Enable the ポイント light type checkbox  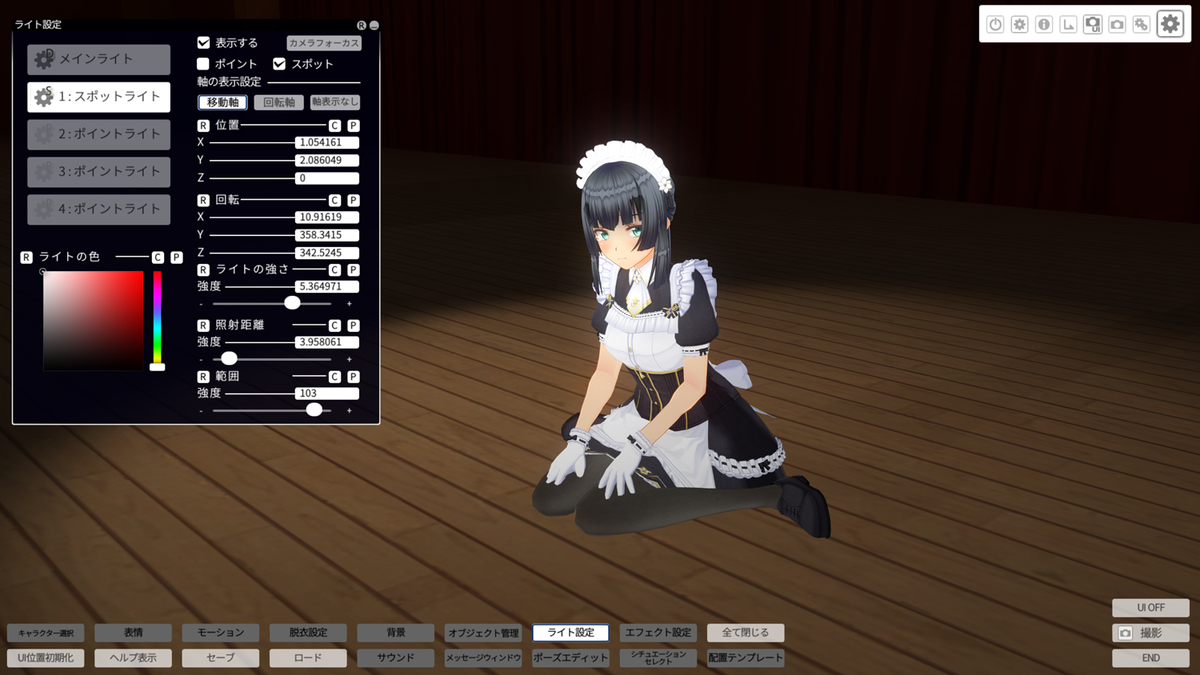[204, 64]
